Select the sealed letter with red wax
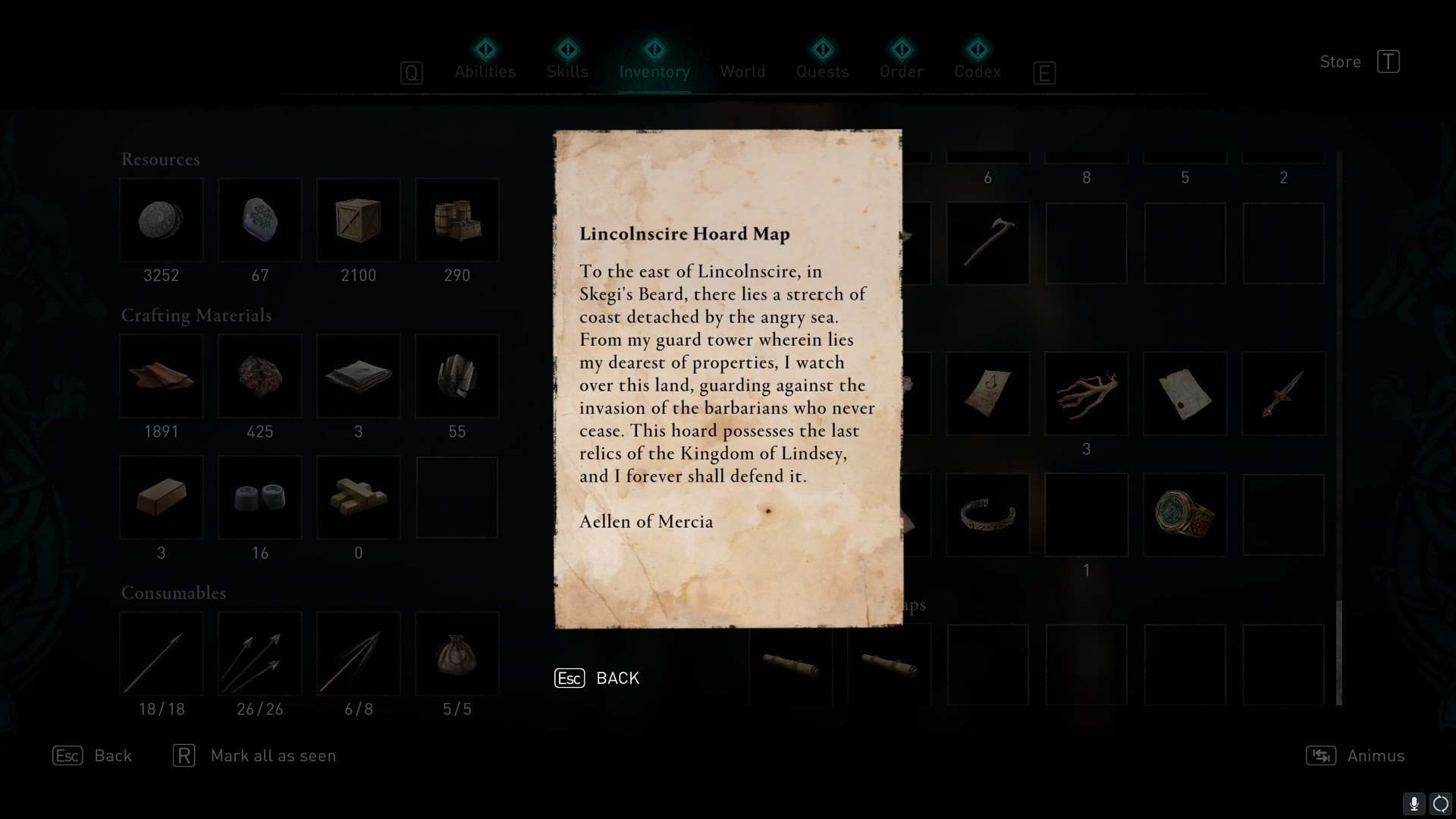 point(1185,394)
